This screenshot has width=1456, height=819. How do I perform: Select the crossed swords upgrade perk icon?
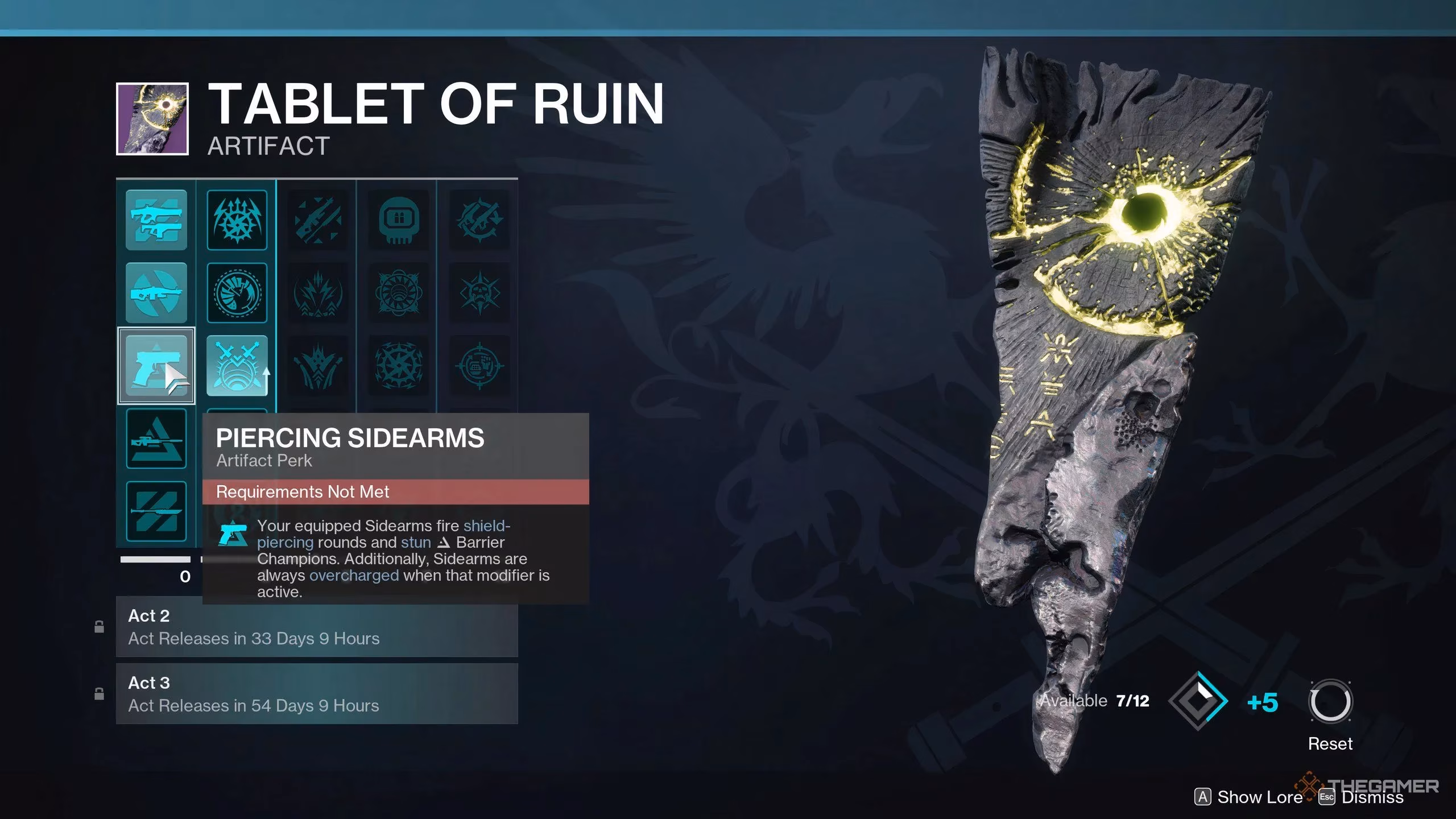237,366
